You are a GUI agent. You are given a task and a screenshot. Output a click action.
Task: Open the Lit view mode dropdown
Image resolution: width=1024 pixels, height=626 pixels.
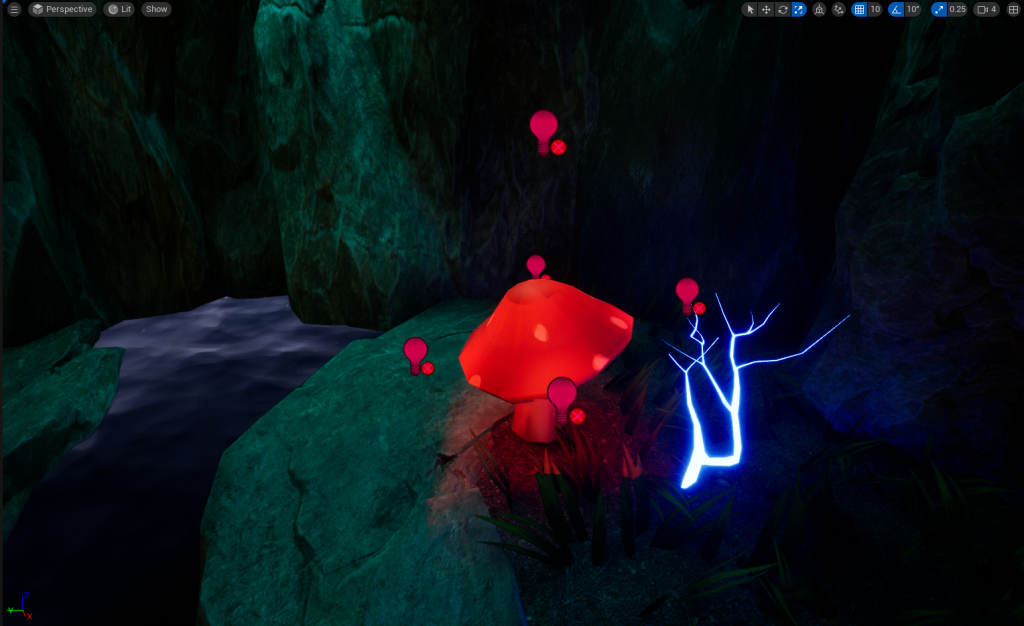[119, 9]
